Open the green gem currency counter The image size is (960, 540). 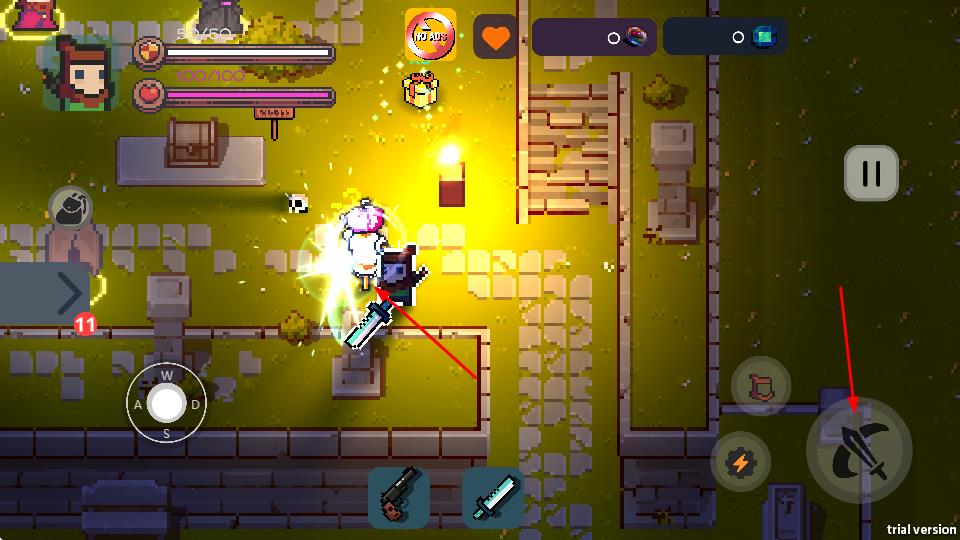click(724, 37)
